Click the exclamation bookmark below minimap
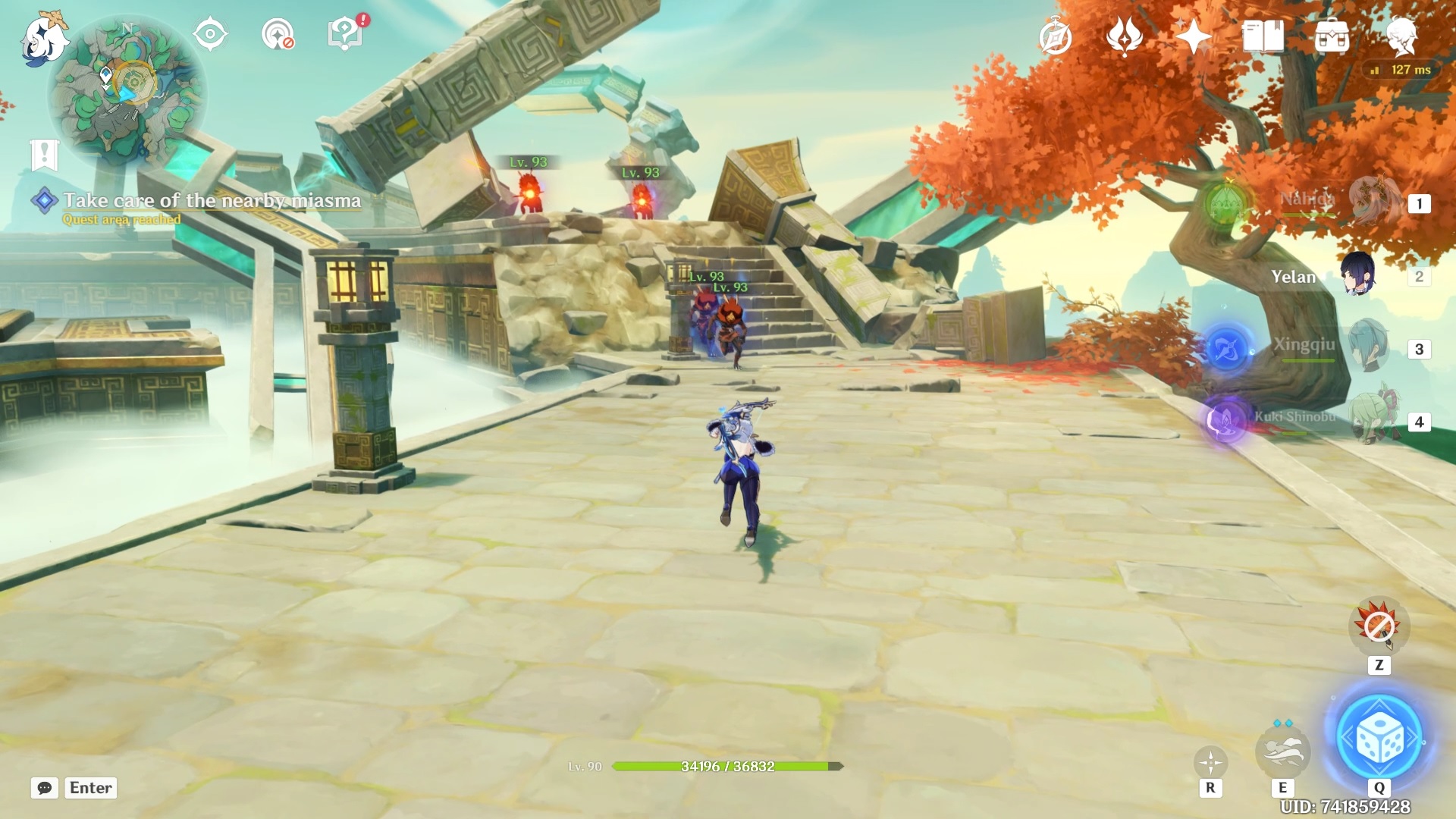1456x819 pixels. click(43, 152)
